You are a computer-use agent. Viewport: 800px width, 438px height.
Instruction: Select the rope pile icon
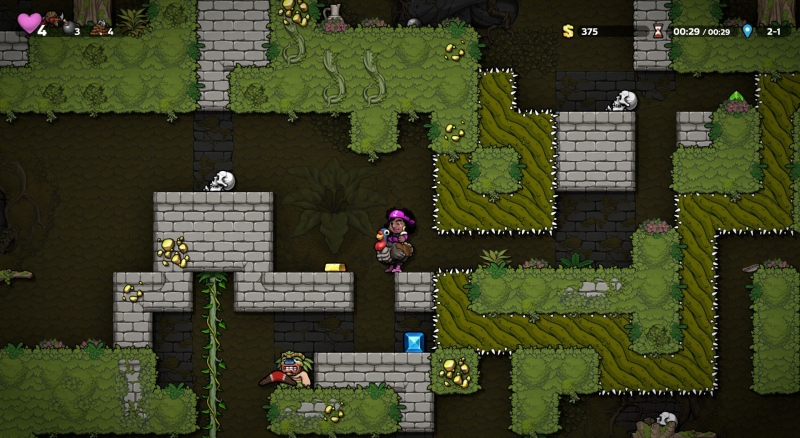[x=97, y=29]
